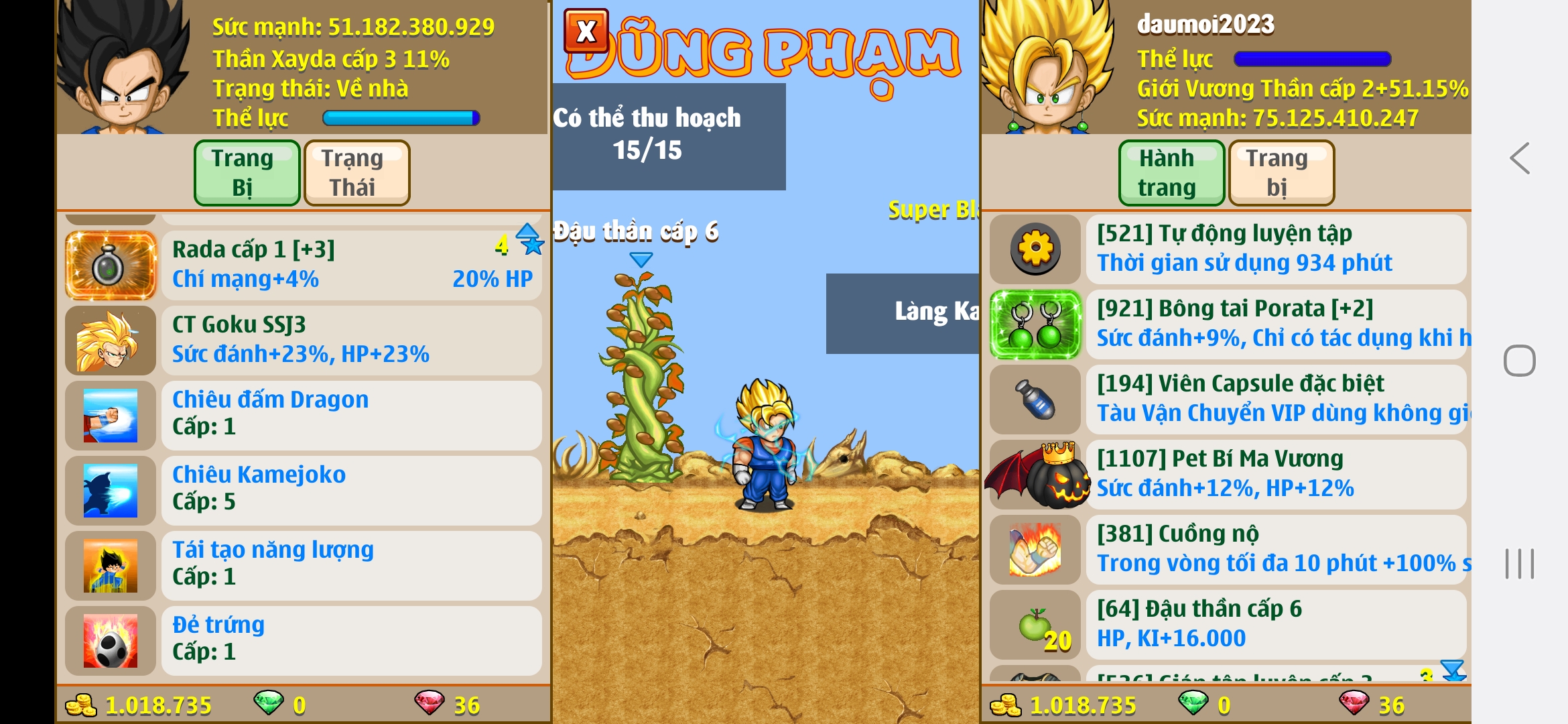Select the Hành trang tab
Viewport: 1568px width, 724px height.
click(x=1171, y=173)
